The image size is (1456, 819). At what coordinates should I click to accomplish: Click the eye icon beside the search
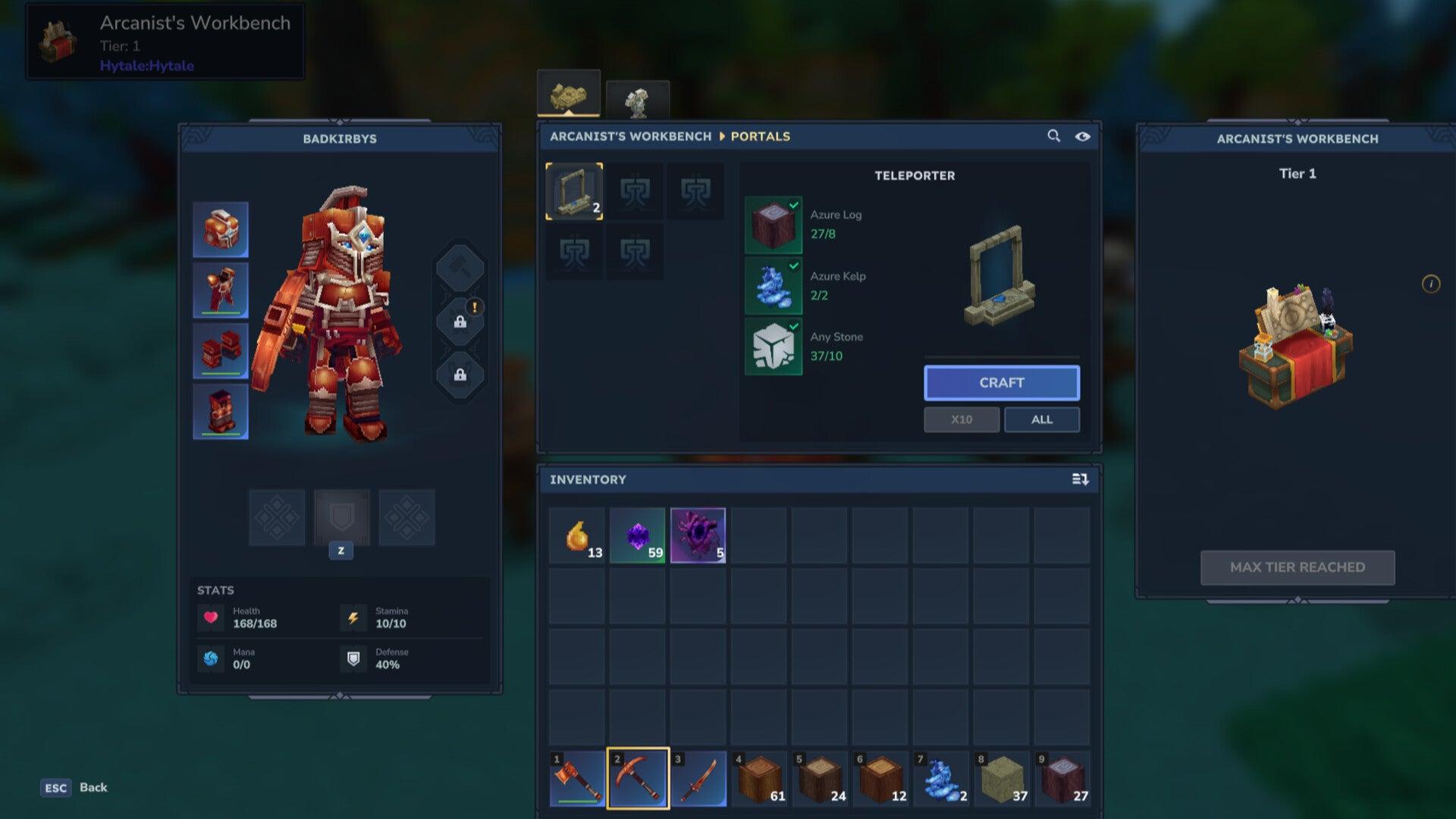(x=1083, y=136)
